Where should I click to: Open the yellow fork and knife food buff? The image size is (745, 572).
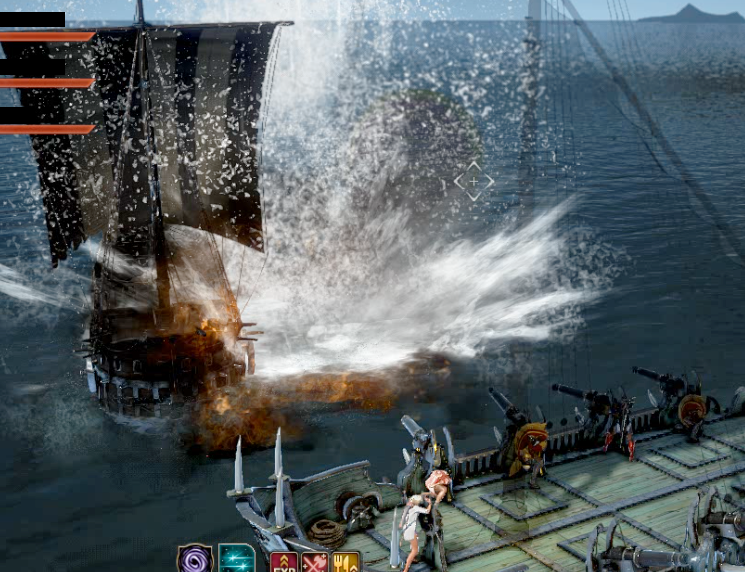pyautogui.click(x=346, y=562)
